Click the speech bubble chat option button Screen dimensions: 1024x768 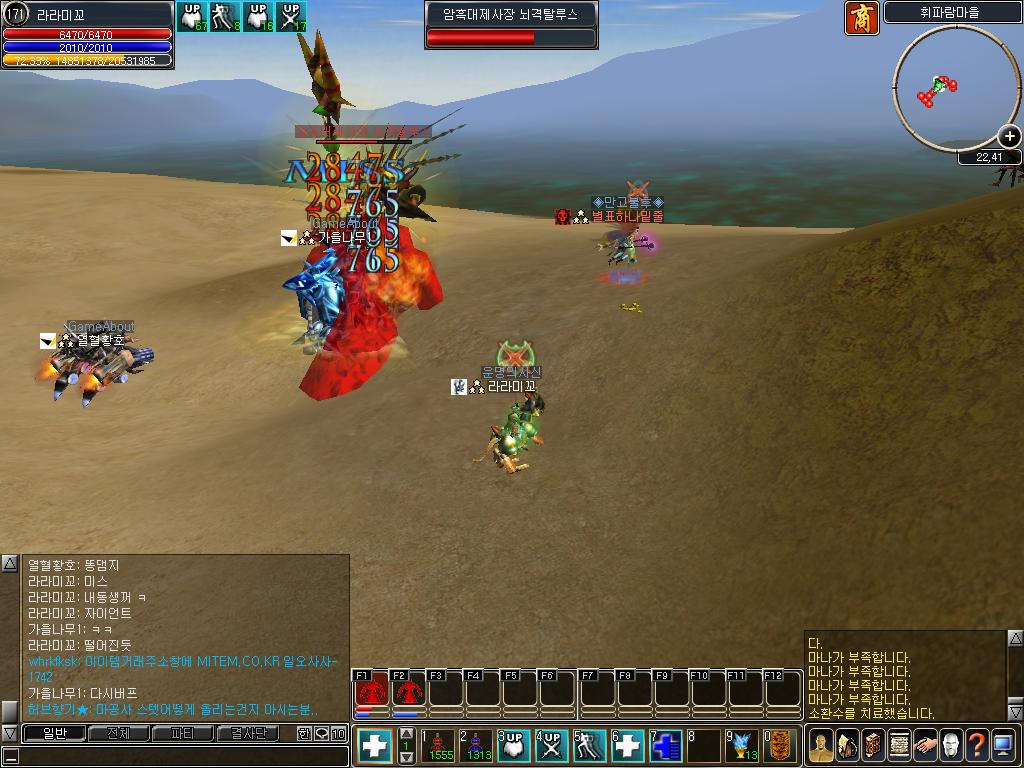point(321,733)
